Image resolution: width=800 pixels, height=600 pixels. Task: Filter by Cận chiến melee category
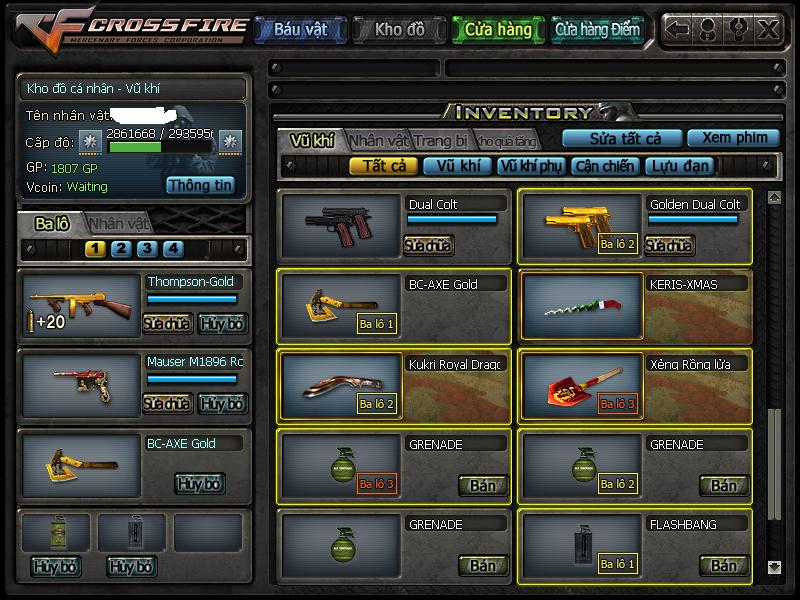tap(603, 166)
